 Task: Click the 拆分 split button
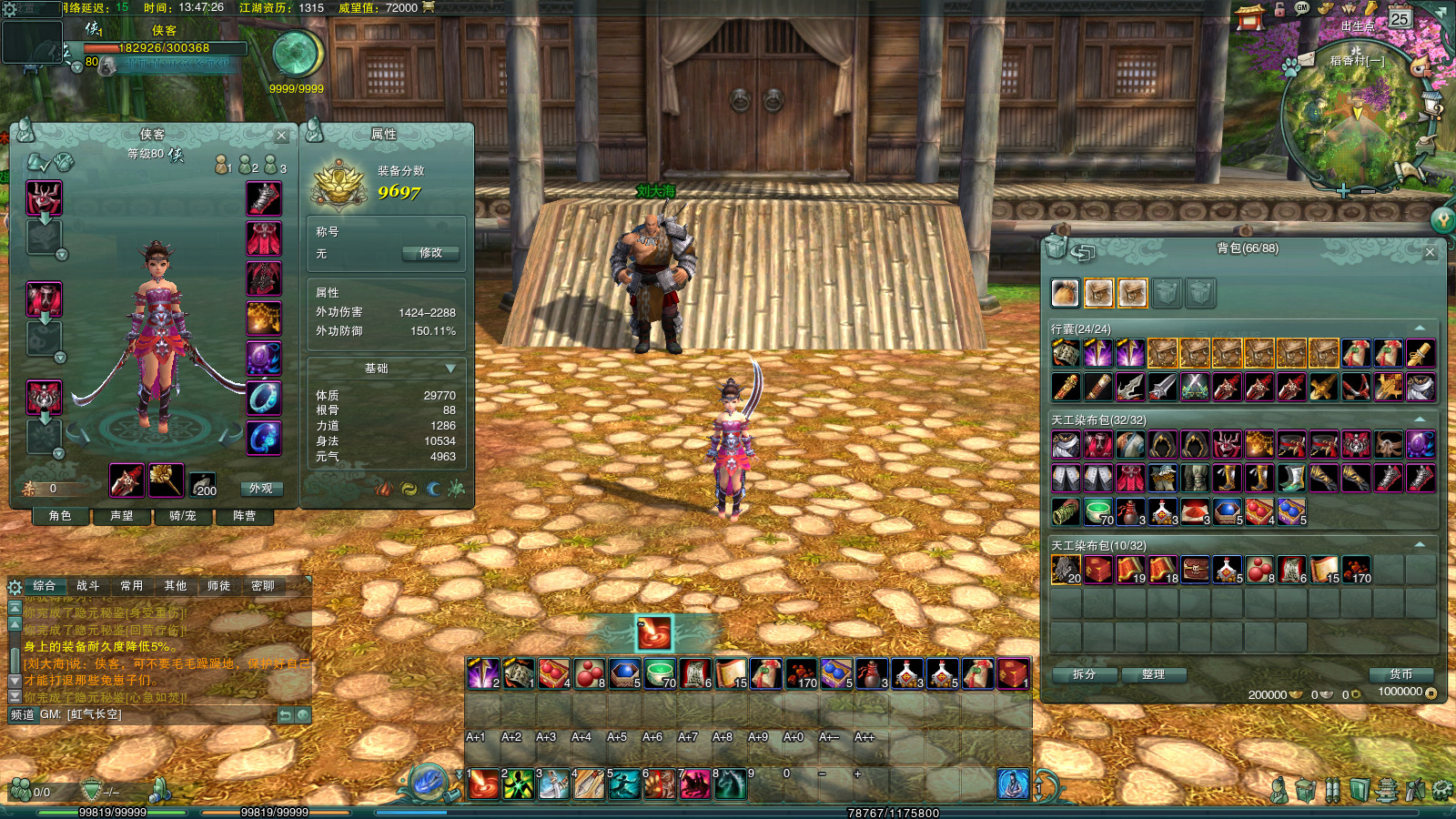[1084, 674]
